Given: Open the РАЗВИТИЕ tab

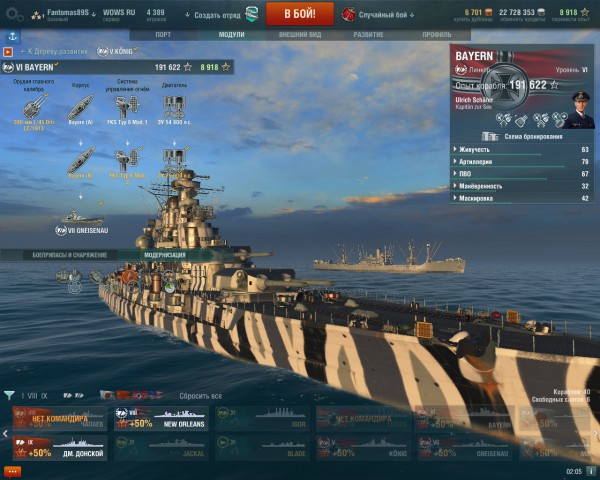Looking at the screenshot, I should (x=367, y=34).
